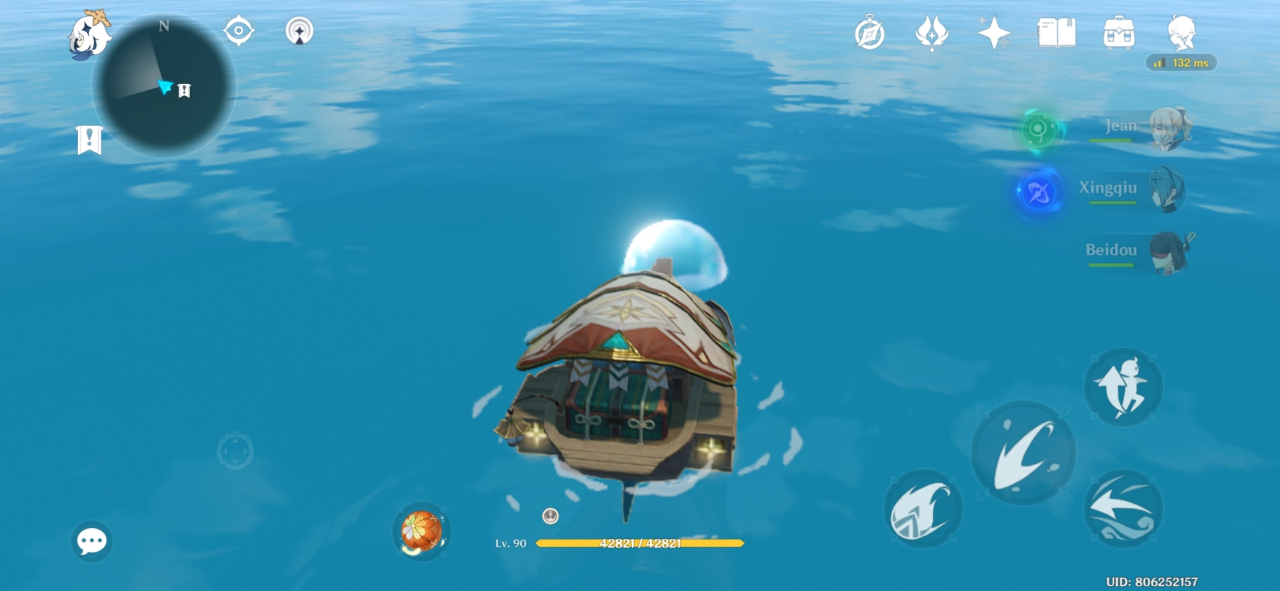Open the events menu icon

tap(932, 33)
